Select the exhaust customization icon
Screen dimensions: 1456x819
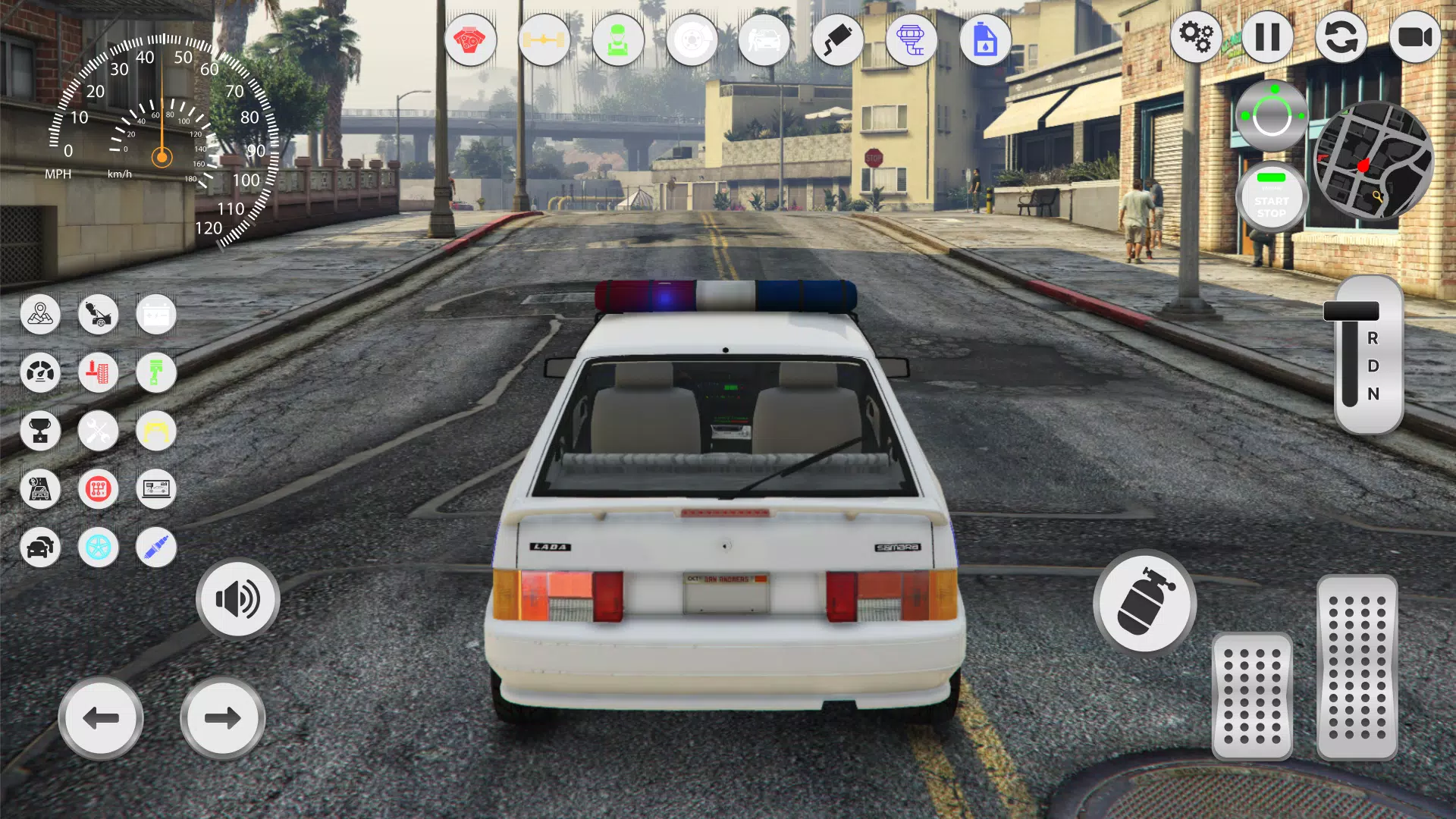839,39
